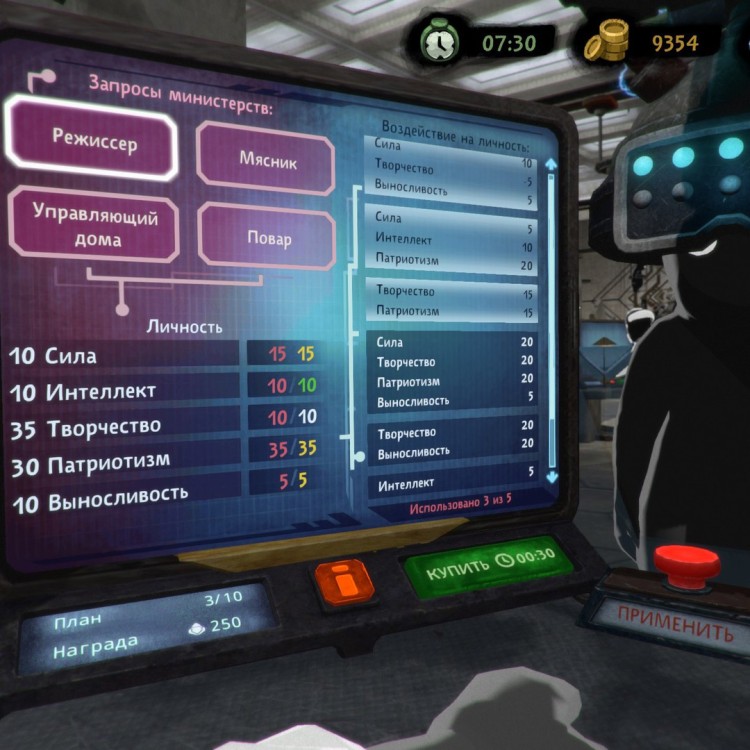The width and height of the screenshot is (750, 750).
Task: Click the down arrow of the influence list
Action: click(x=550, y=480)
